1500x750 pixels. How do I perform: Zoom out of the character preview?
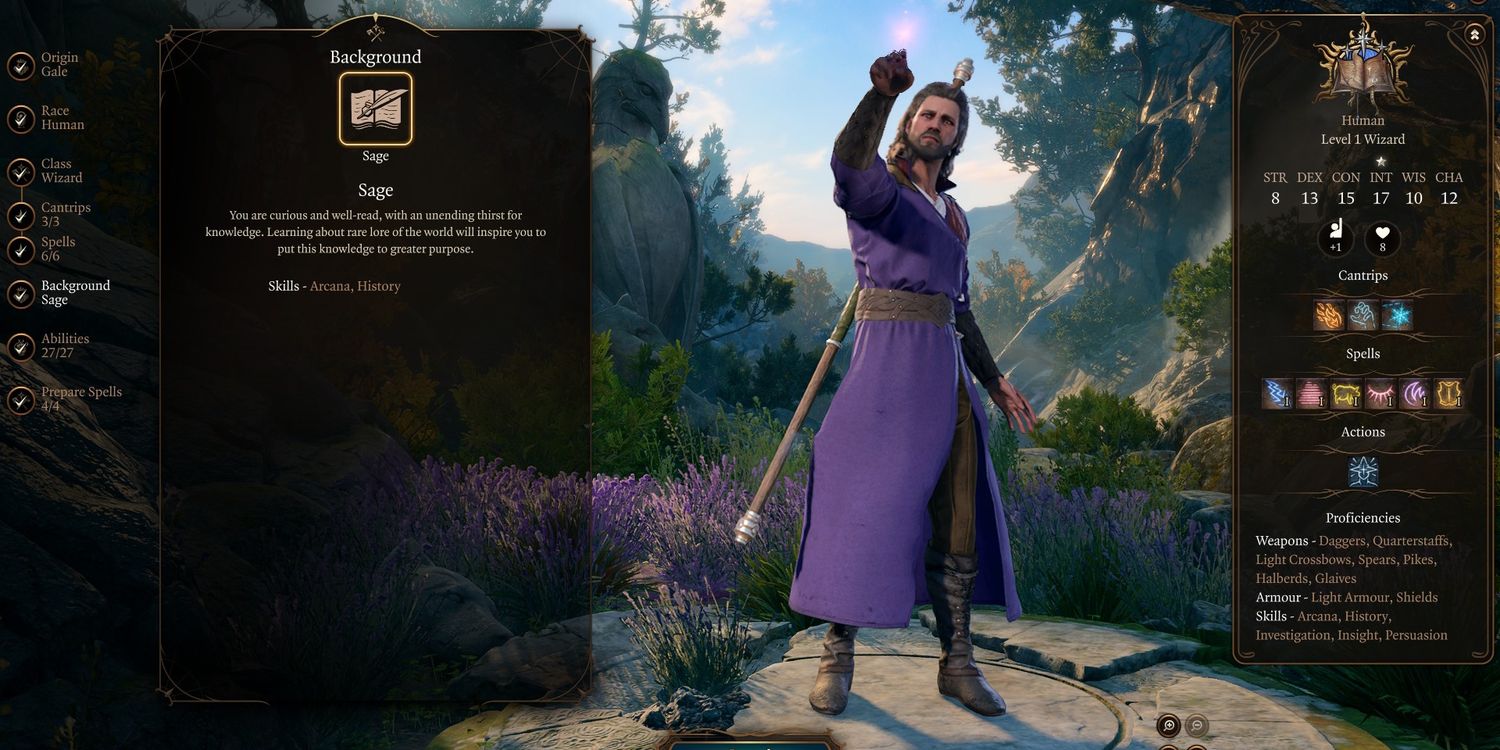point(1196,726)
